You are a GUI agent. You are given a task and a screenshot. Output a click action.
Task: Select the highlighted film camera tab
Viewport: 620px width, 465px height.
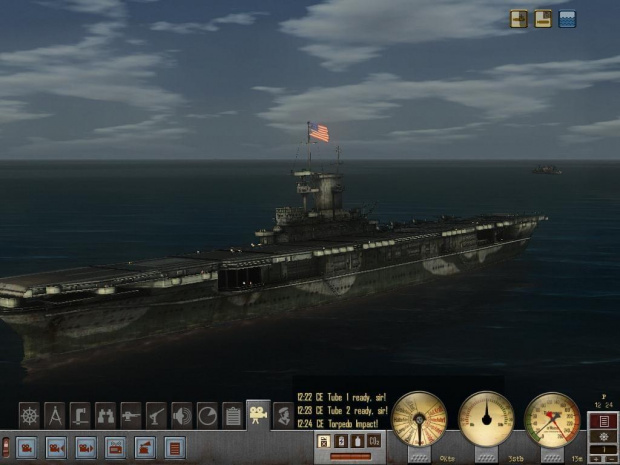(258, 414)
